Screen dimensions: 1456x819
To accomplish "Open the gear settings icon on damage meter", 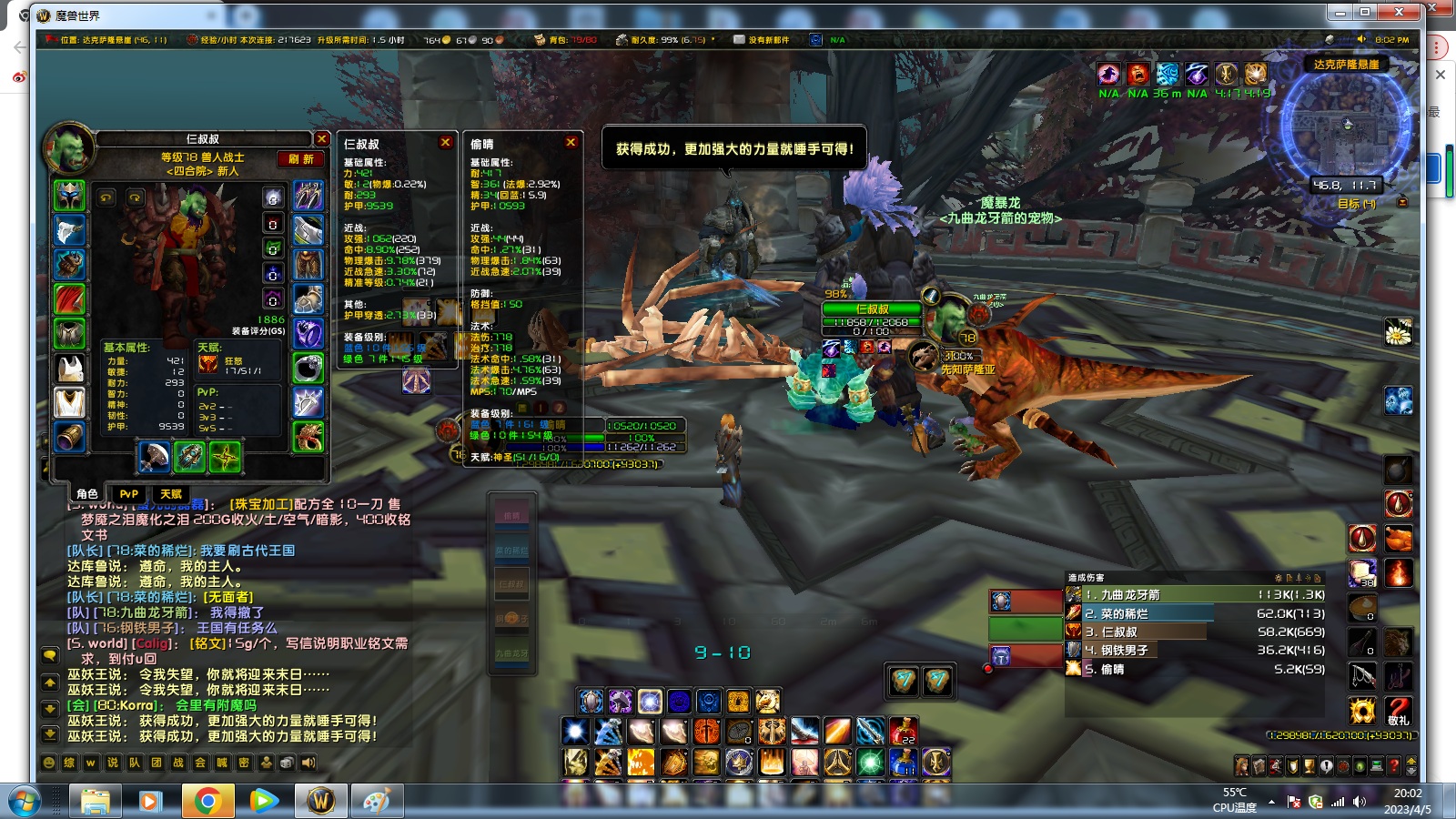I will click(x=1279, y=577).
